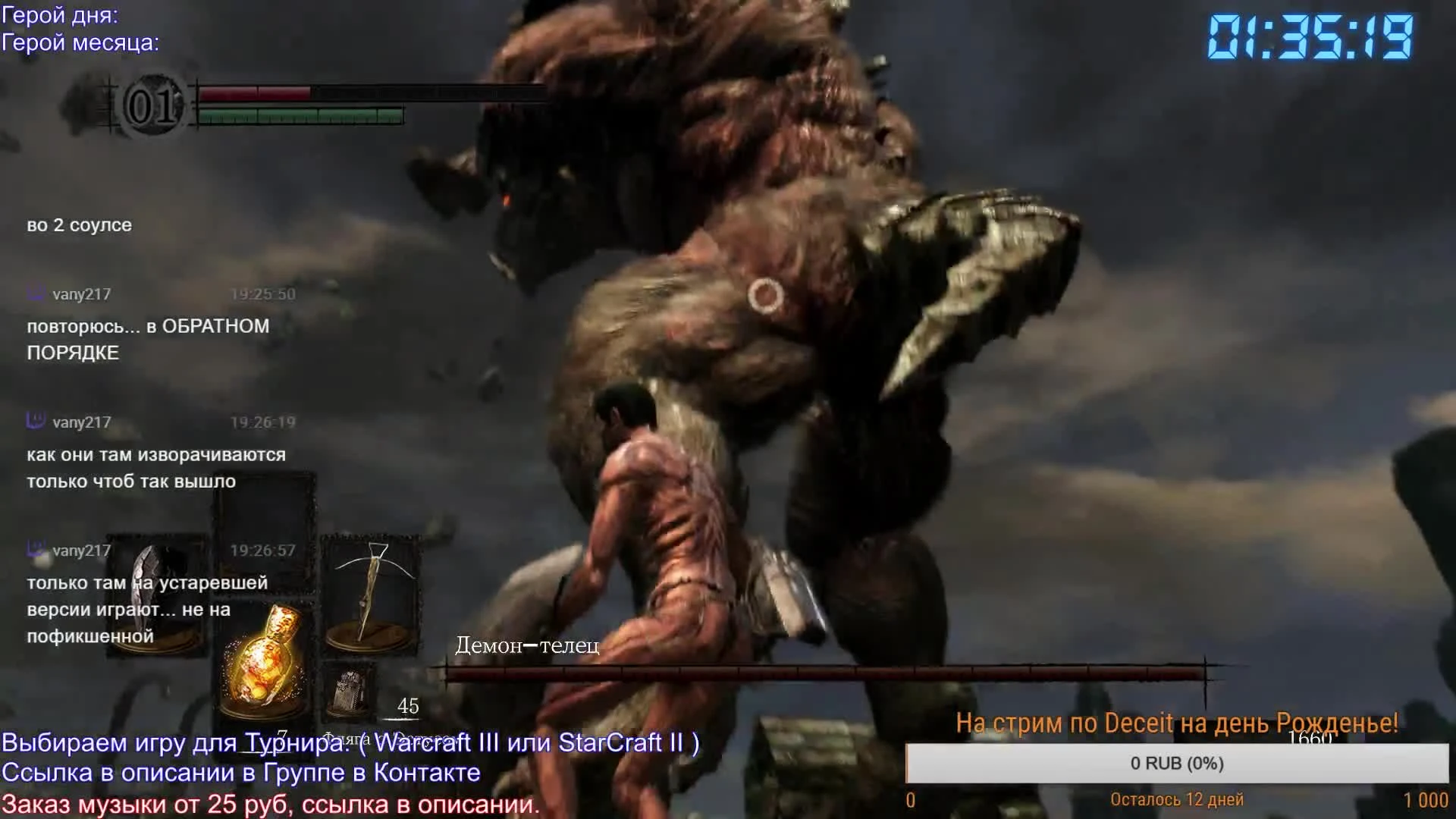Click the 0 RUB (0%) donation progress bar
The width and height of the screenshot is (1456, 819).
(1178, 764)
